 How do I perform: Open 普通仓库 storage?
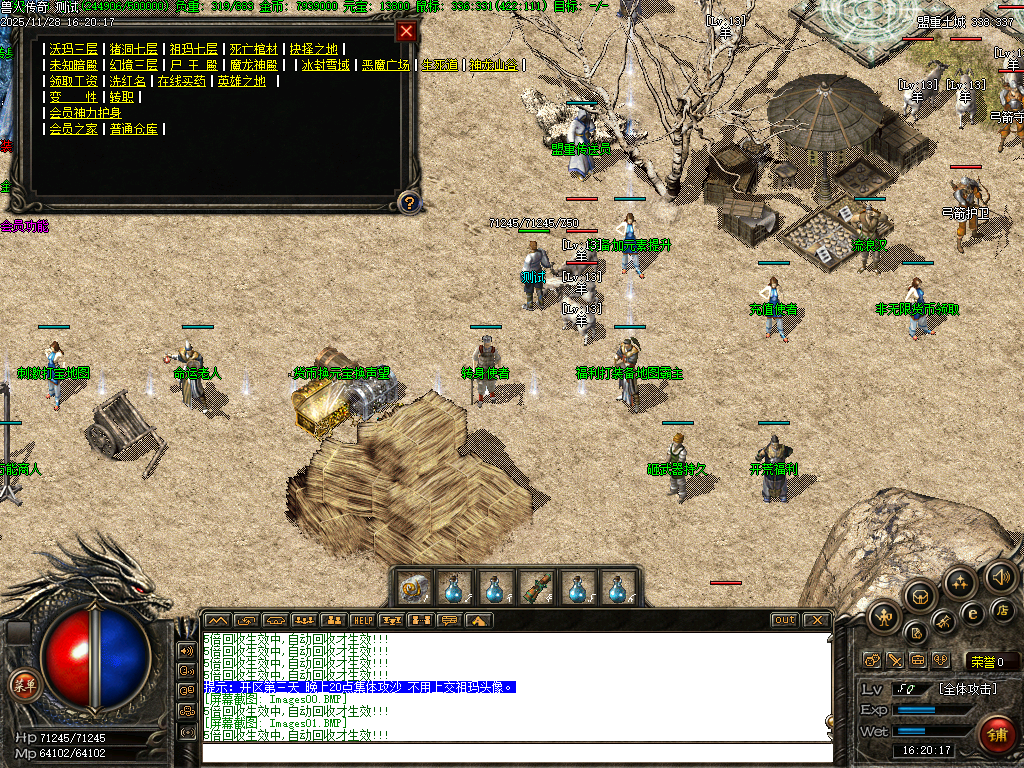(134, 129)
